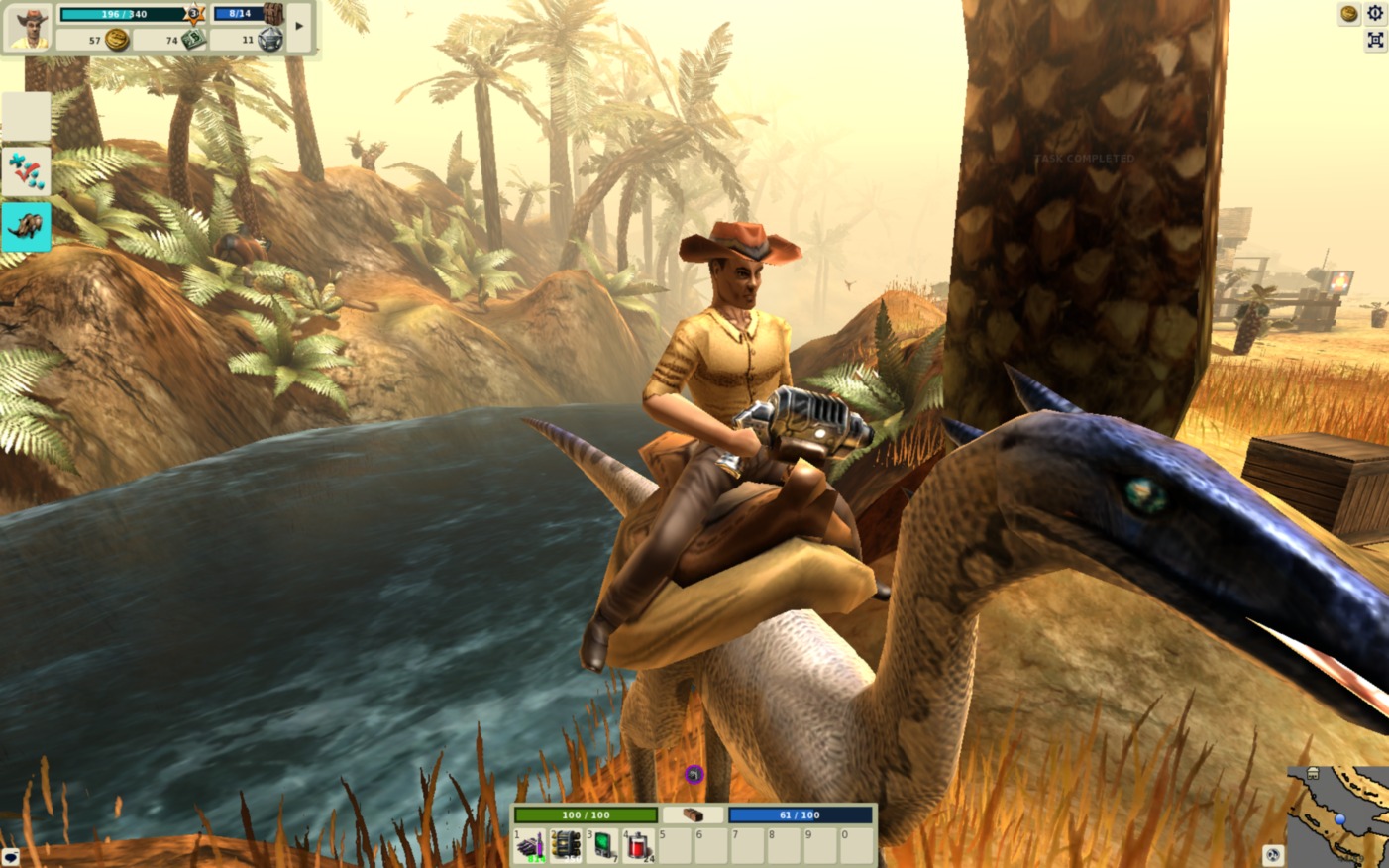Expand the top panel with the arrow button

pos(299,27)
